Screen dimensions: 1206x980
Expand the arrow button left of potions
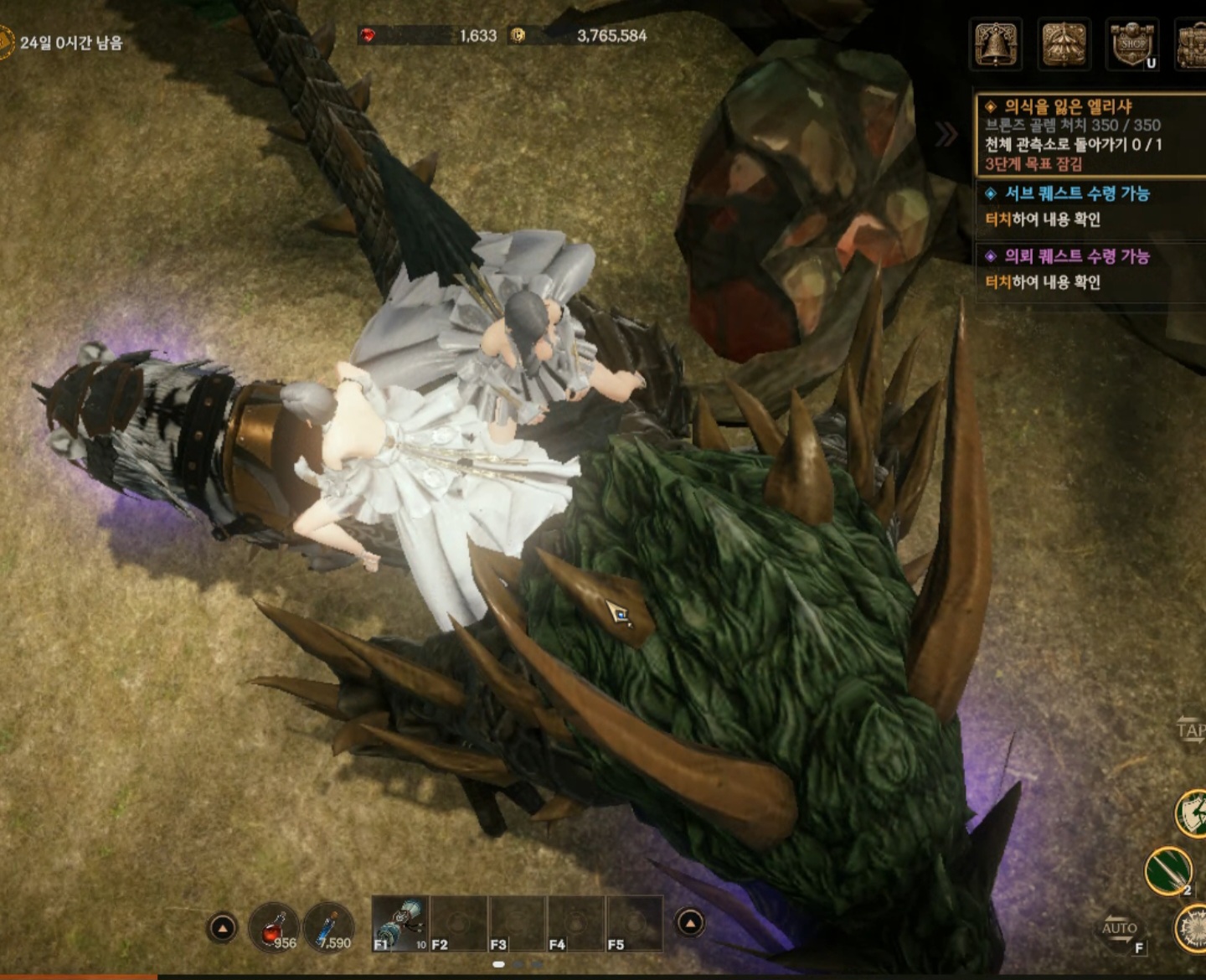[x=222, y=928]
